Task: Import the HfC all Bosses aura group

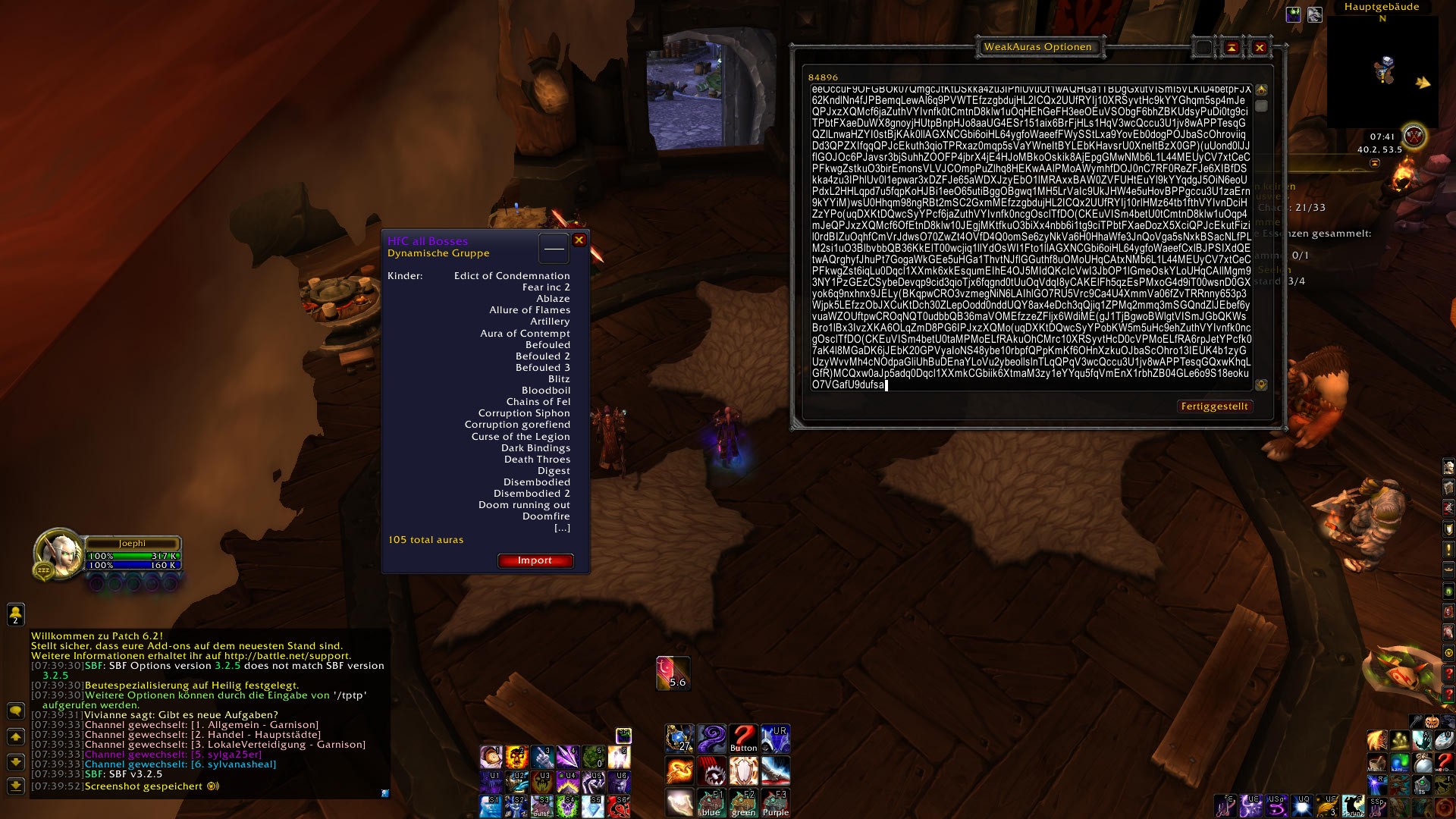Action: [x=535, y=560]
